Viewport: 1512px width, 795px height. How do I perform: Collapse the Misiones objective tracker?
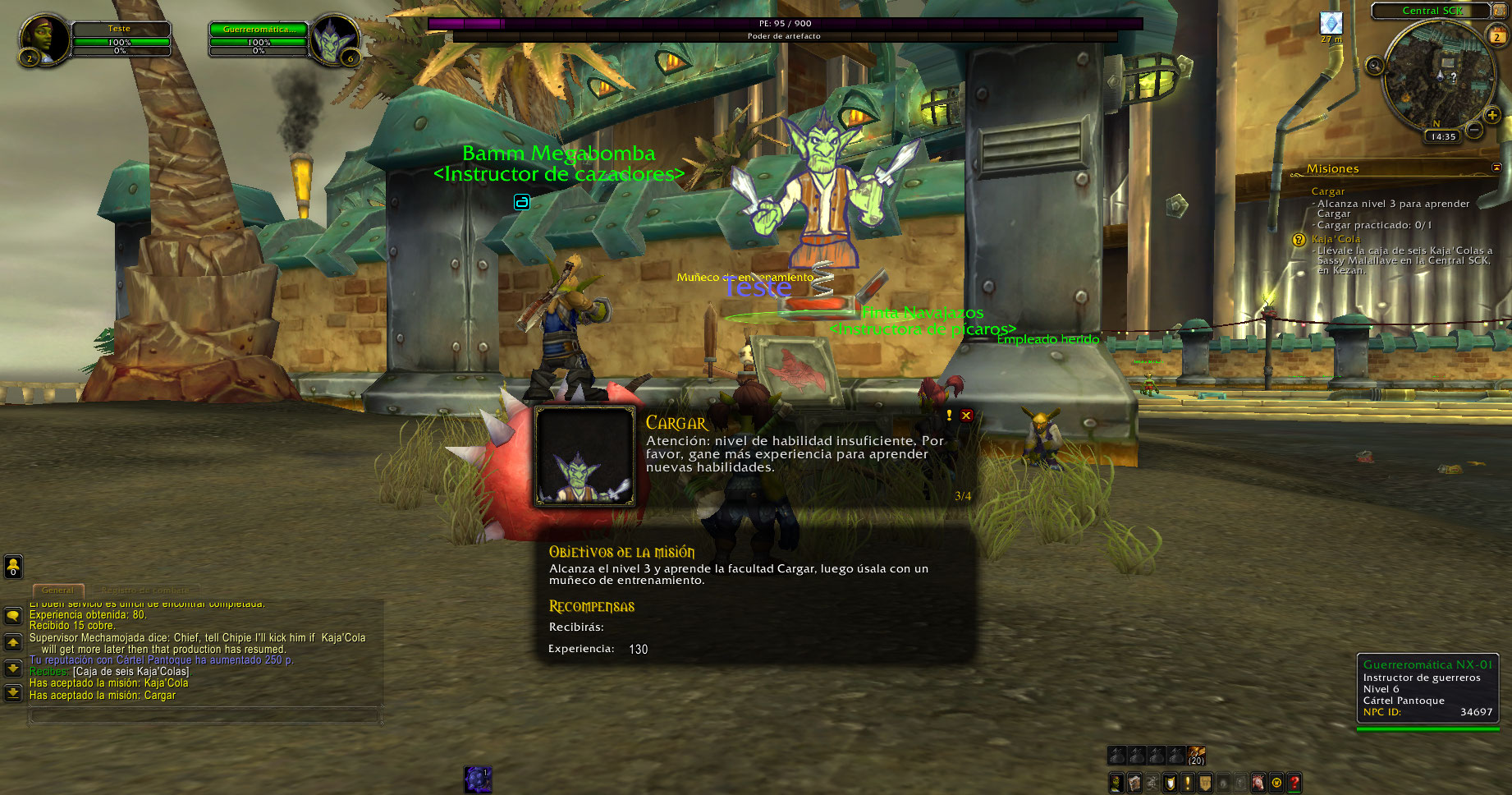[1496, 168]
